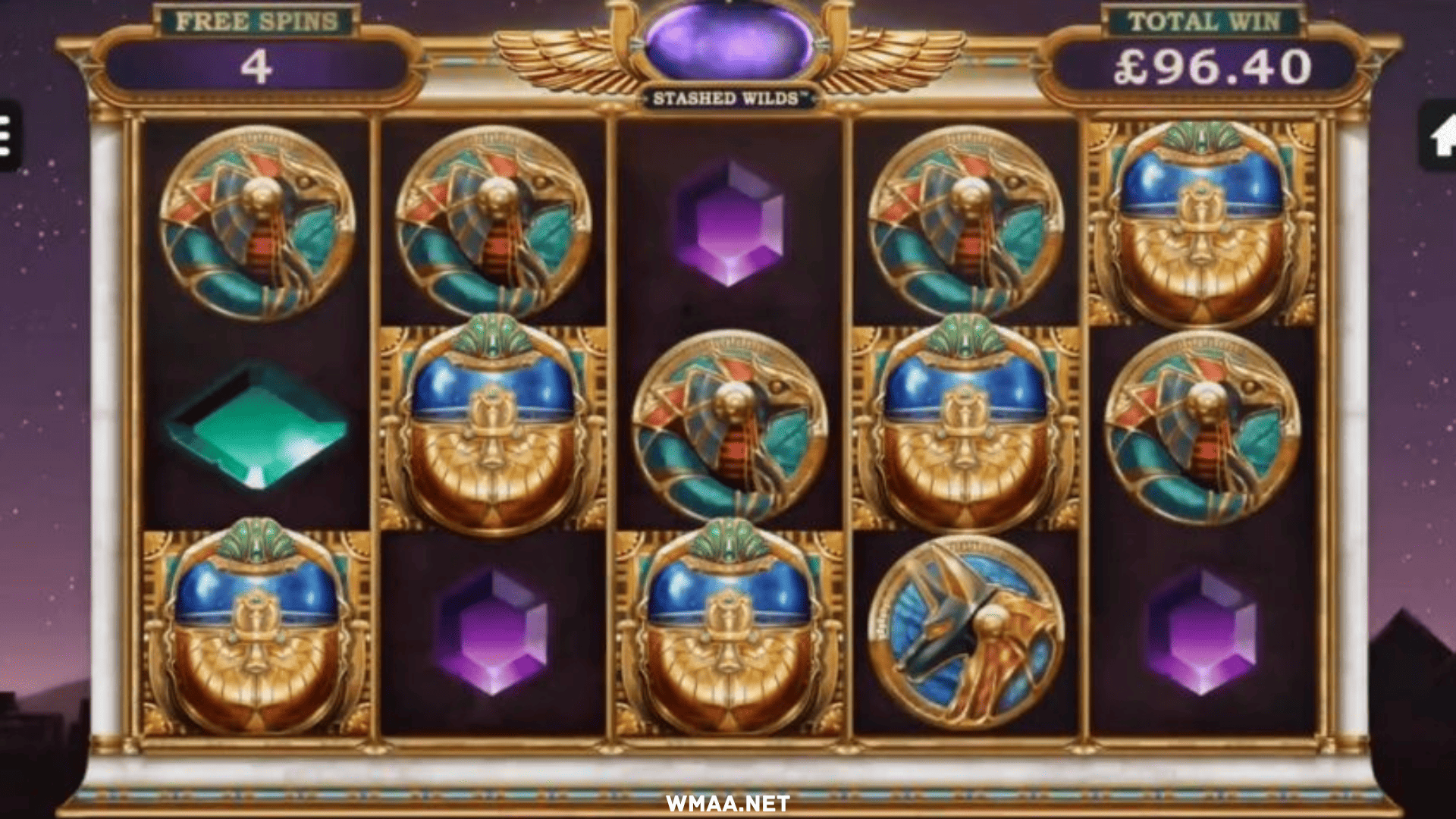Select the STASHED WILDS title label
Screen dimensions: 1456x819
coord(728,97)
